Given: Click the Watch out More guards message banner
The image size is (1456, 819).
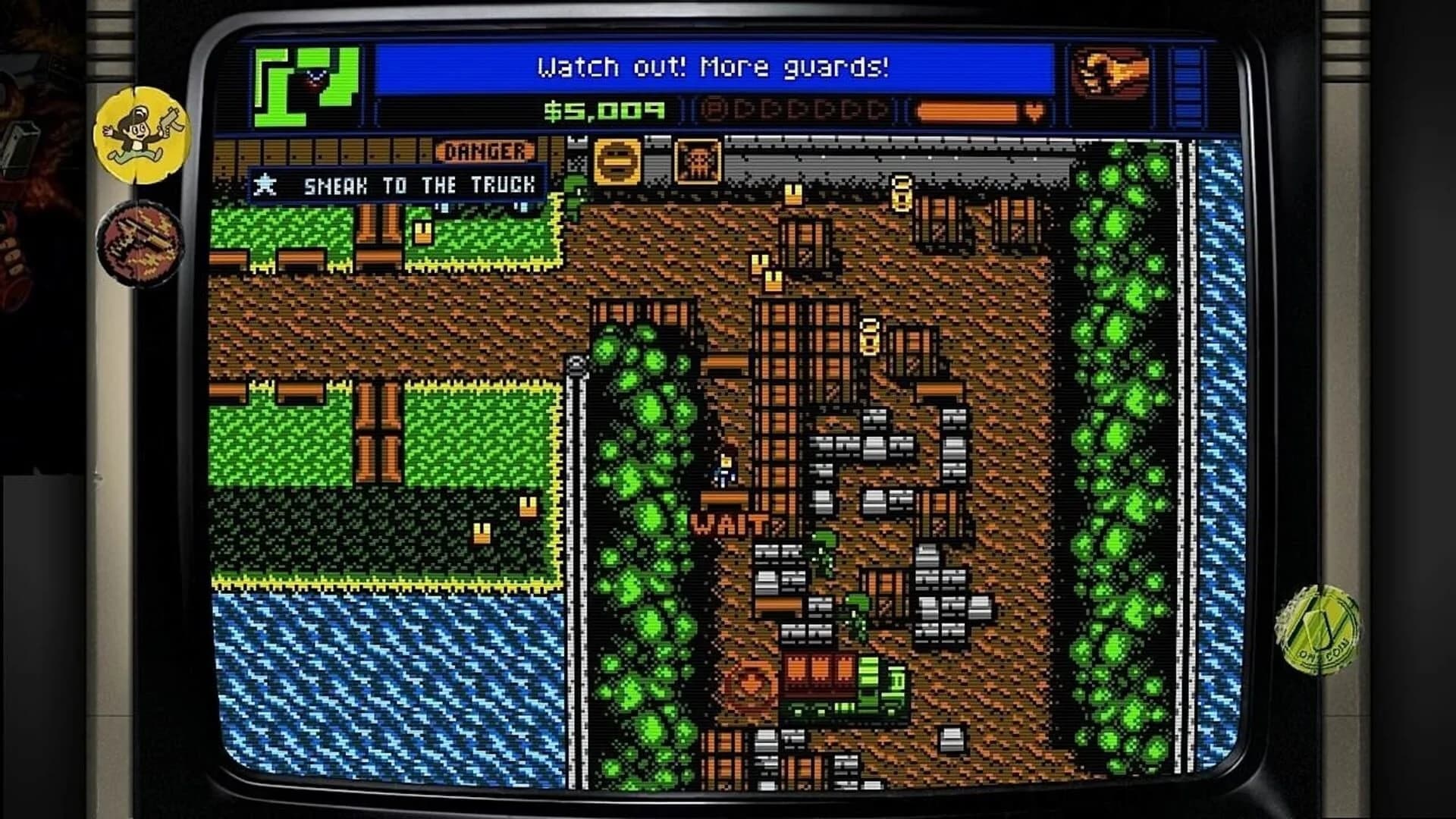Looking at the screenshot, I should [x=713, y=68].
